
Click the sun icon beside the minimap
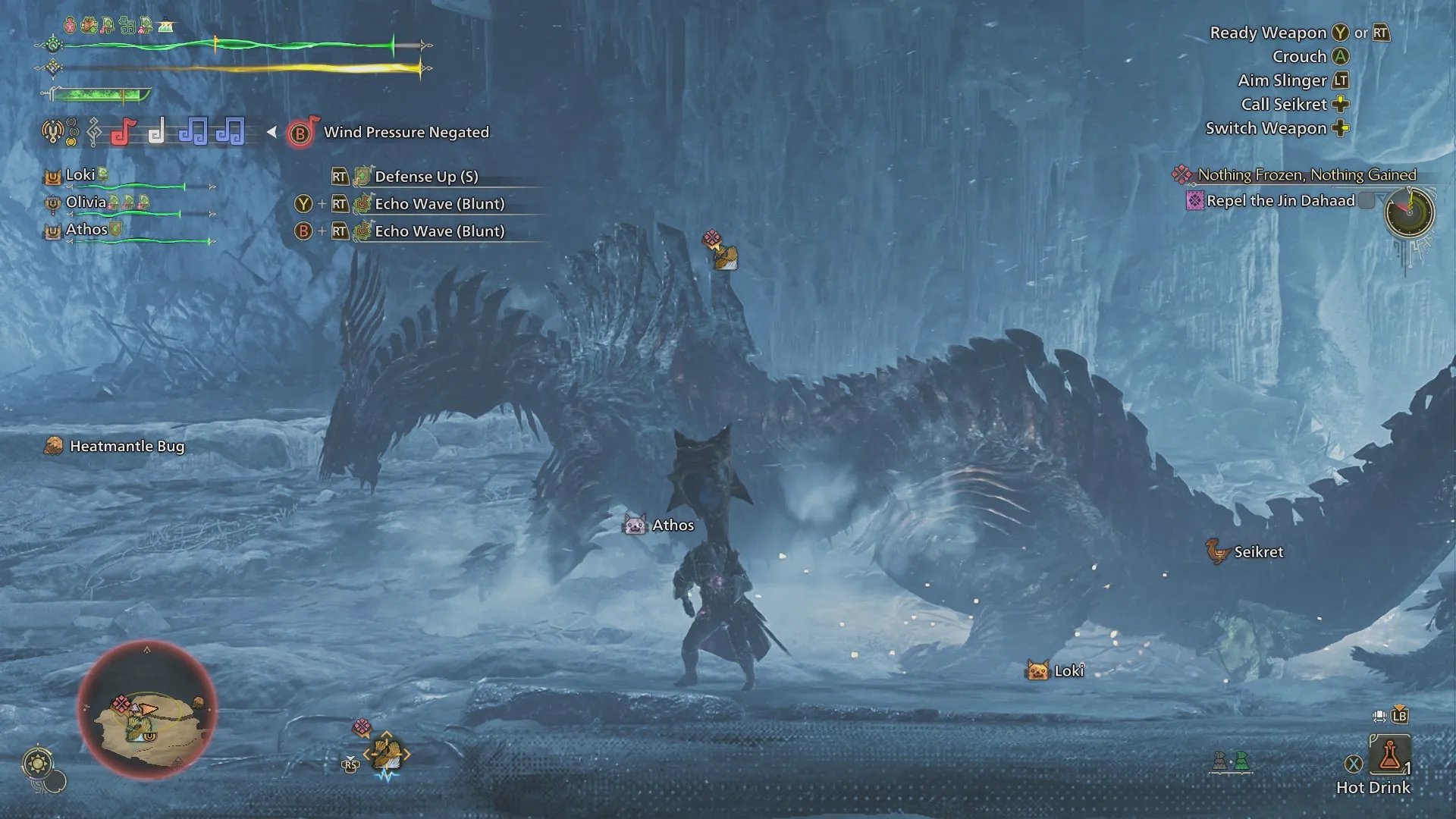tap(38, 762)
